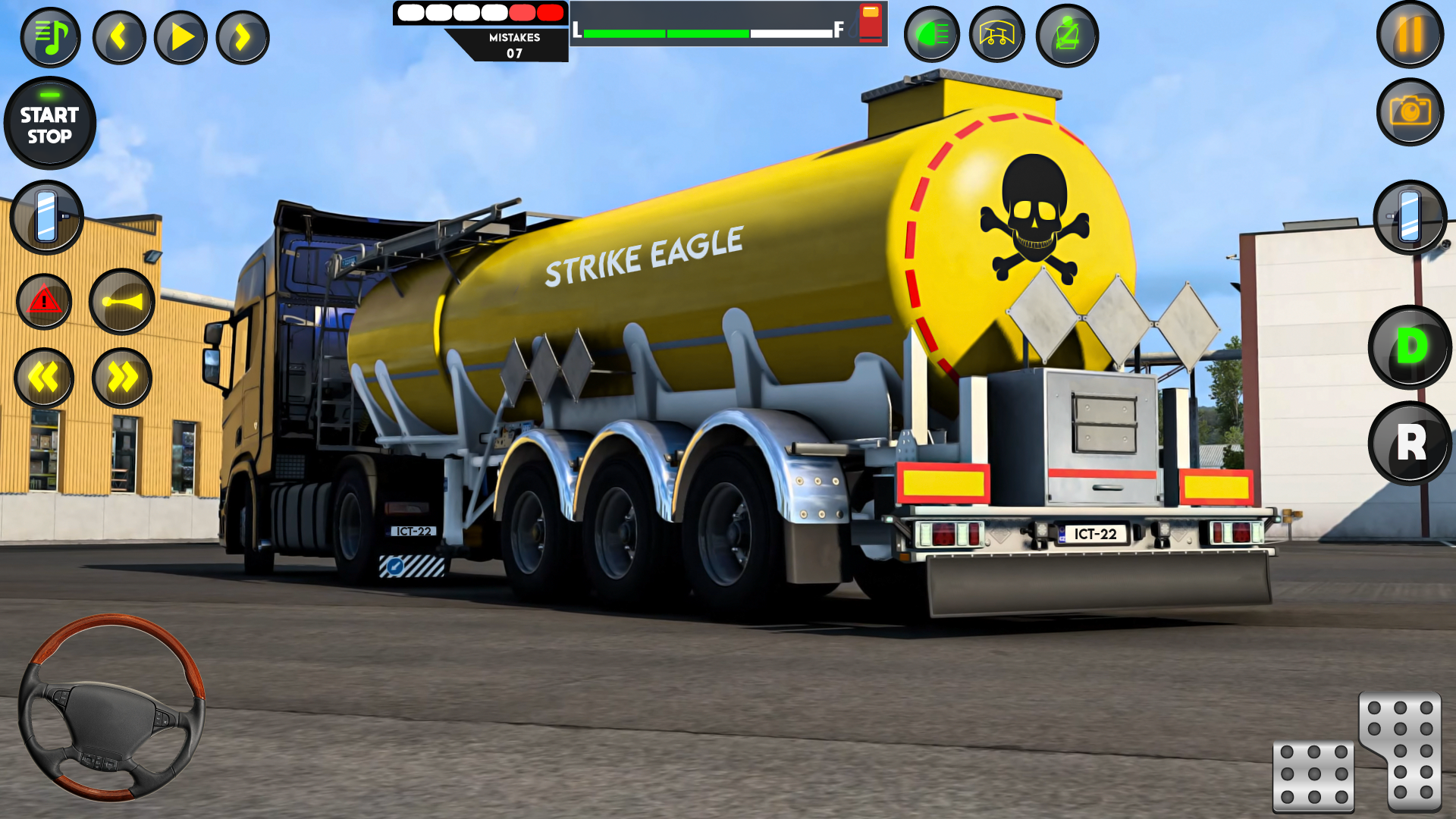Fasten the seatbelt
This screenshot has height=819, width=1456.
(x=1065, y=35)
